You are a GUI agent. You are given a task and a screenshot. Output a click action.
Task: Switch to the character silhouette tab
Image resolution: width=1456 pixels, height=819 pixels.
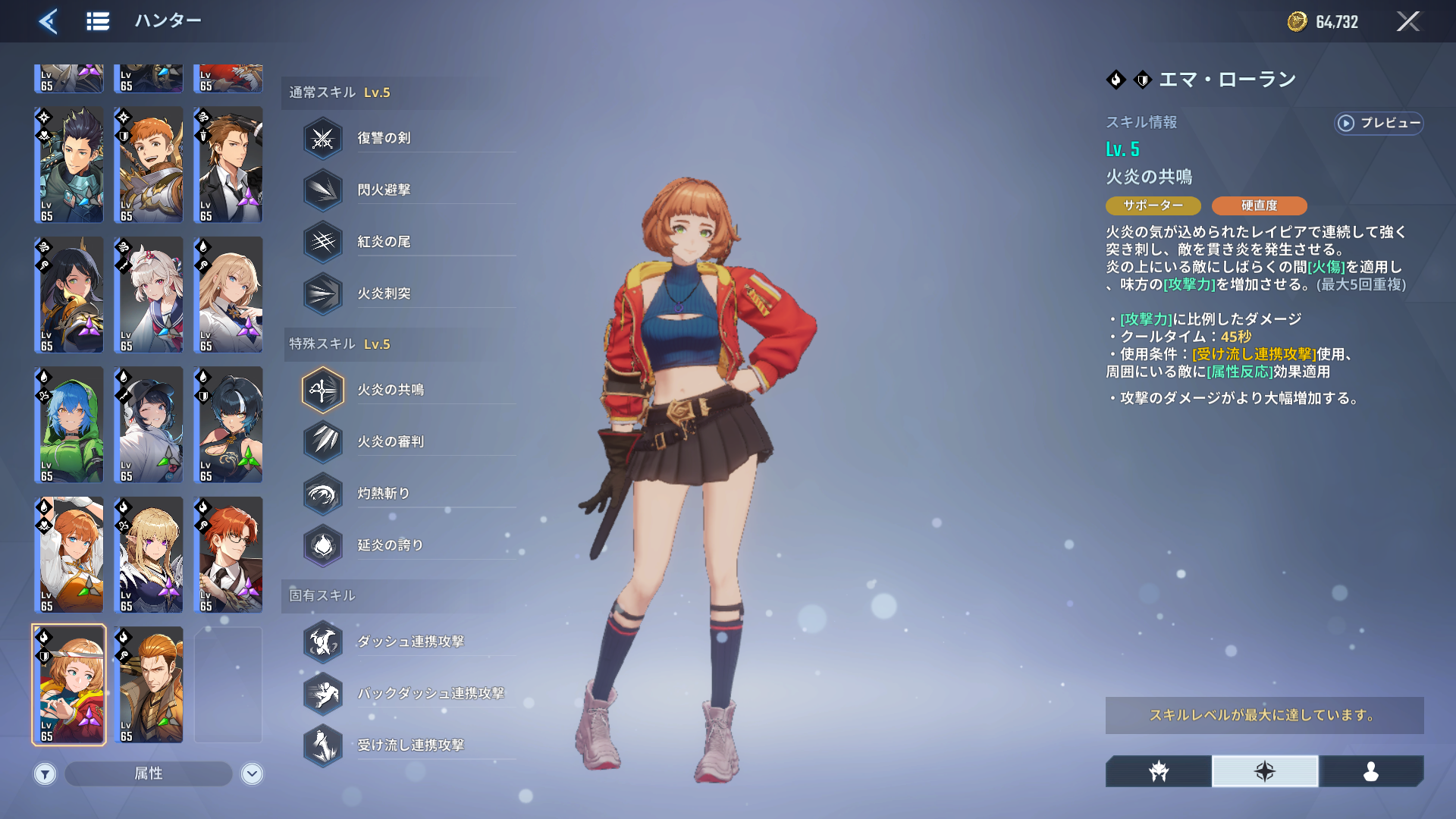[1370, 771]
